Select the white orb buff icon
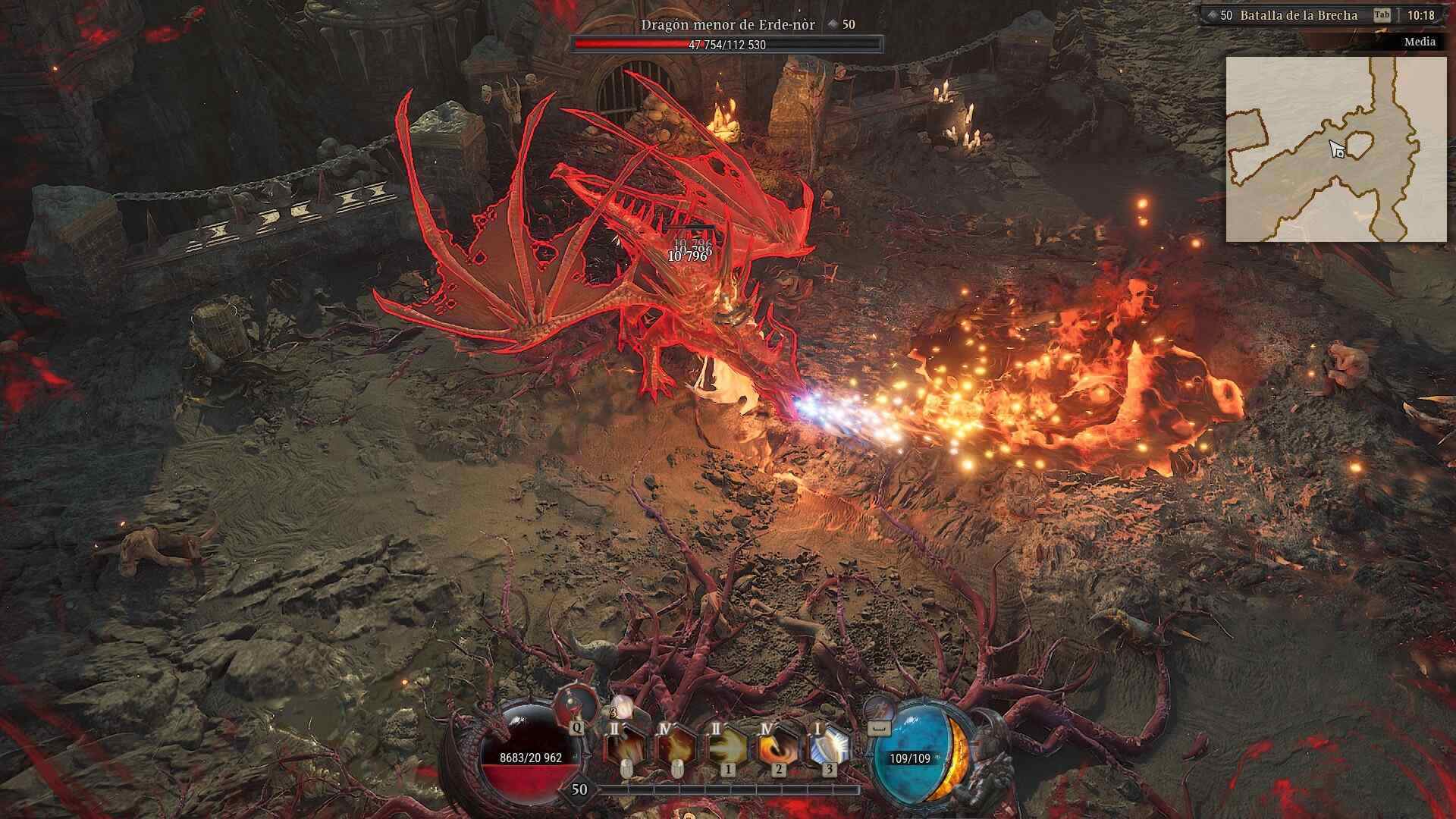This screenshot has width=1456, height=819. click(622, 707)
